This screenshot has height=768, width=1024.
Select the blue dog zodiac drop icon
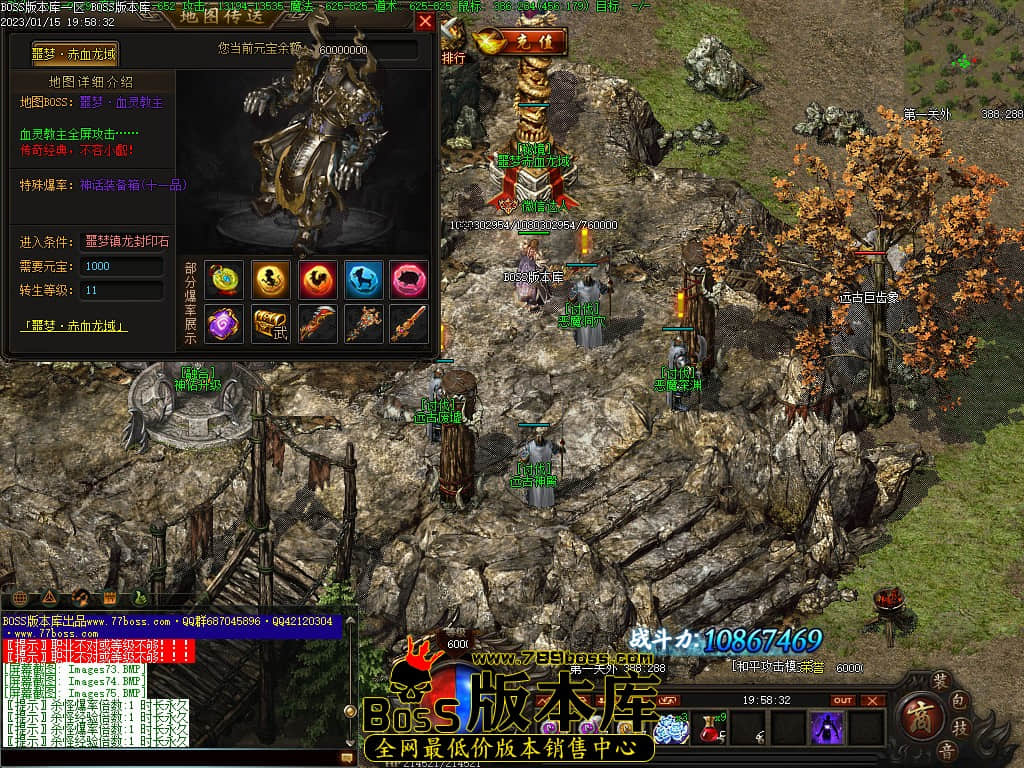click(364, 280)
